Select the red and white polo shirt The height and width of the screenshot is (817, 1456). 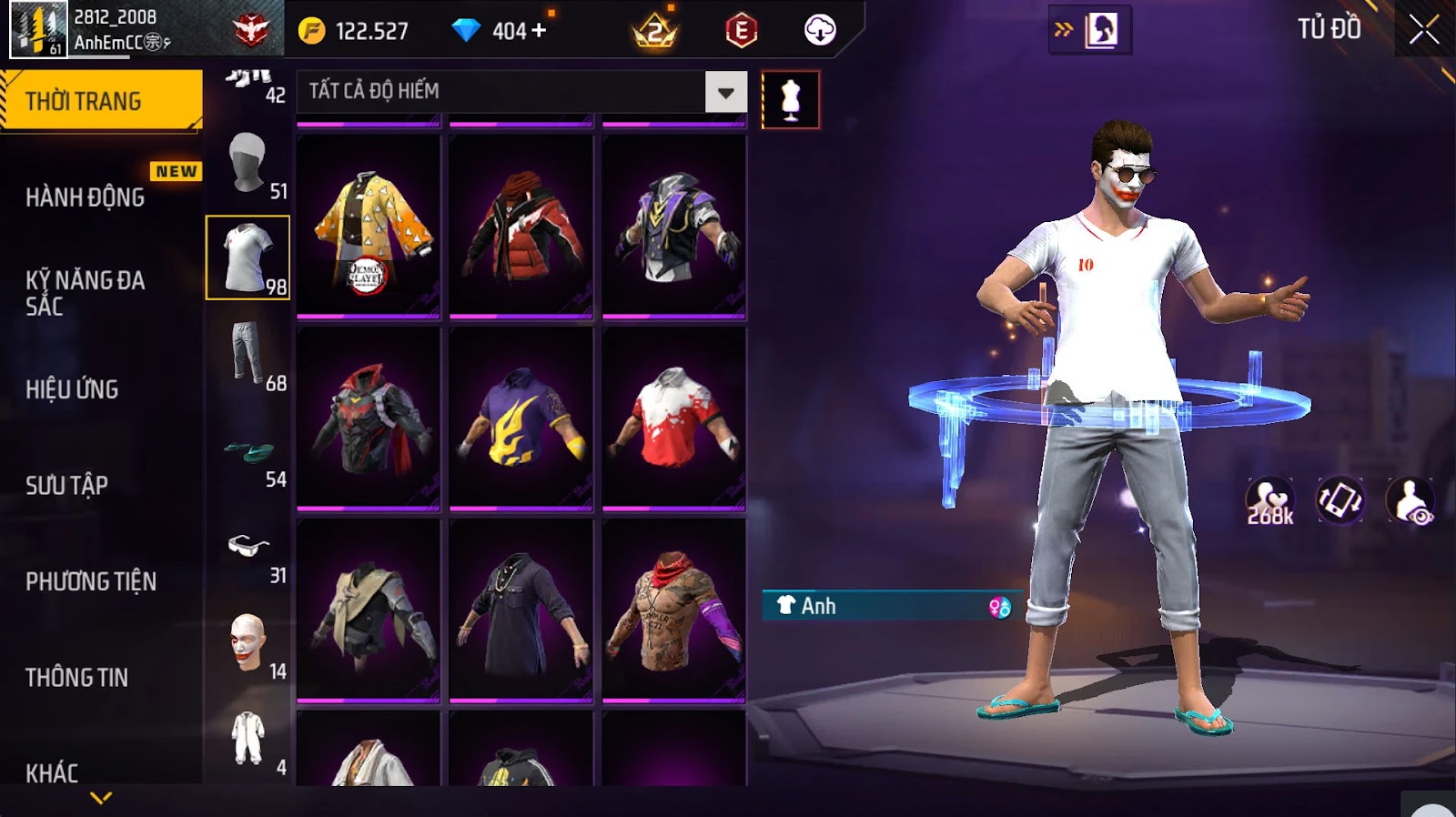click(x=674, y=418)
